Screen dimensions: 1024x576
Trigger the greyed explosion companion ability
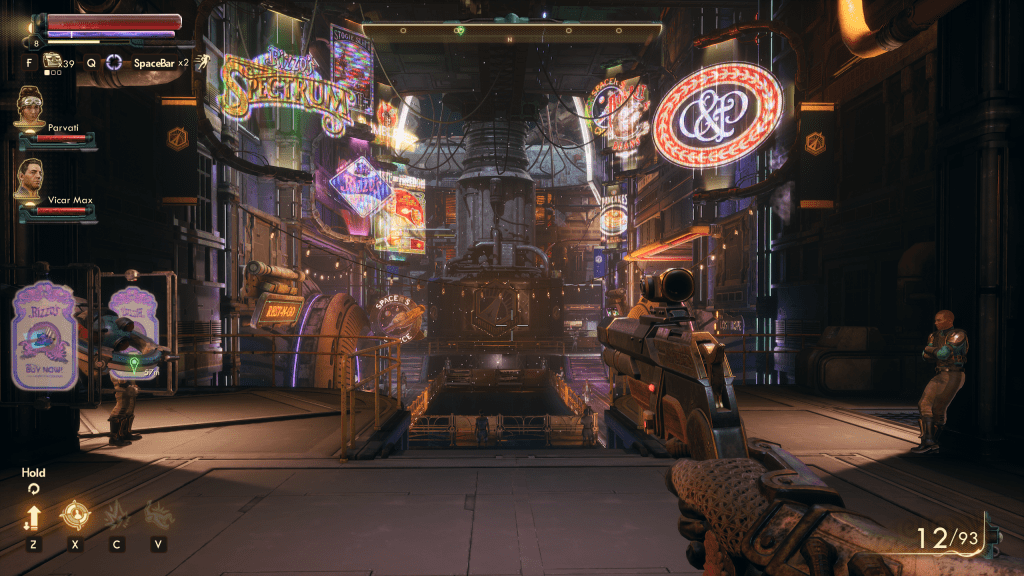(x=116, y=516)
